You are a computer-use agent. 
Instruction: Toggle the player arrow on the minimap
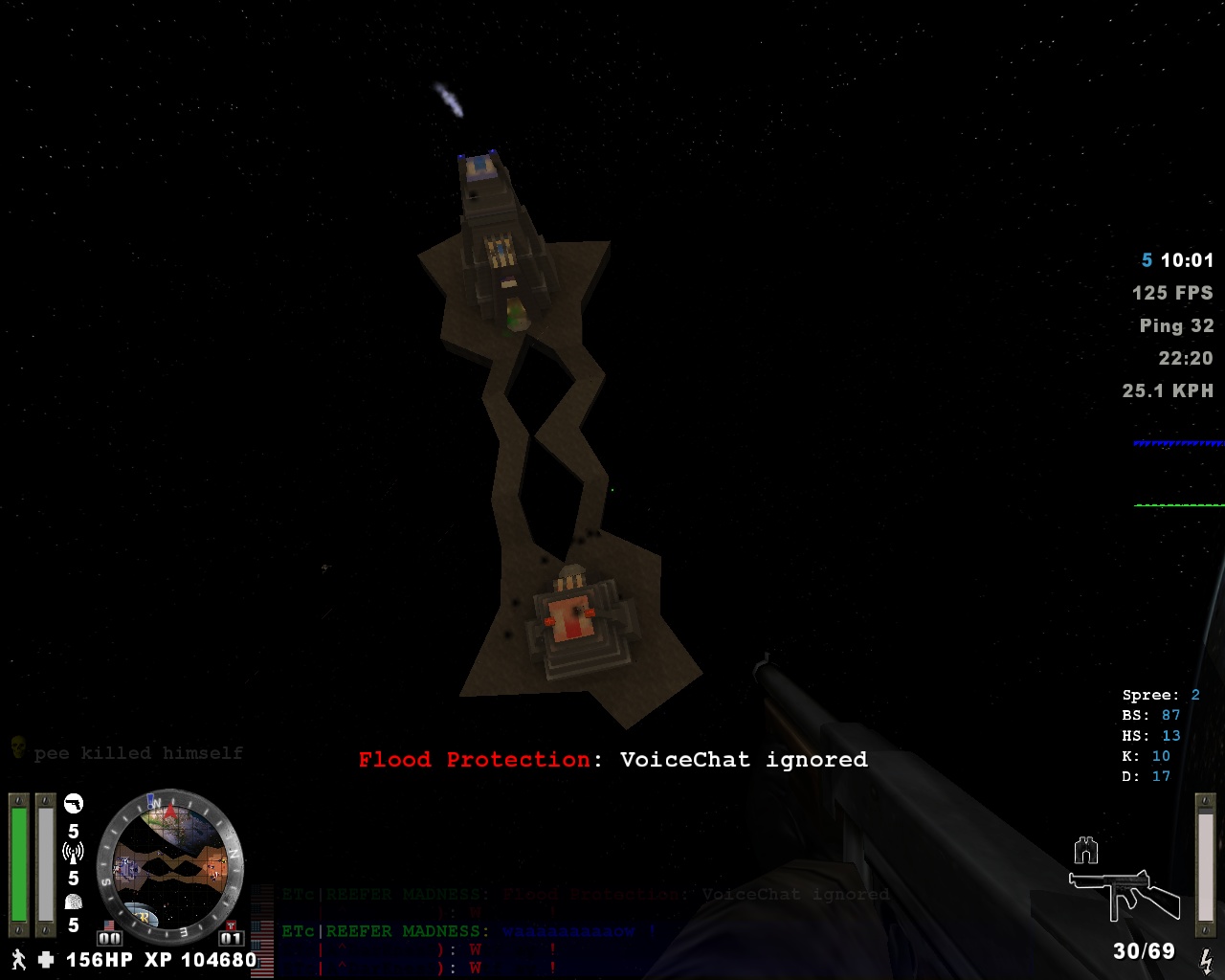171,813
